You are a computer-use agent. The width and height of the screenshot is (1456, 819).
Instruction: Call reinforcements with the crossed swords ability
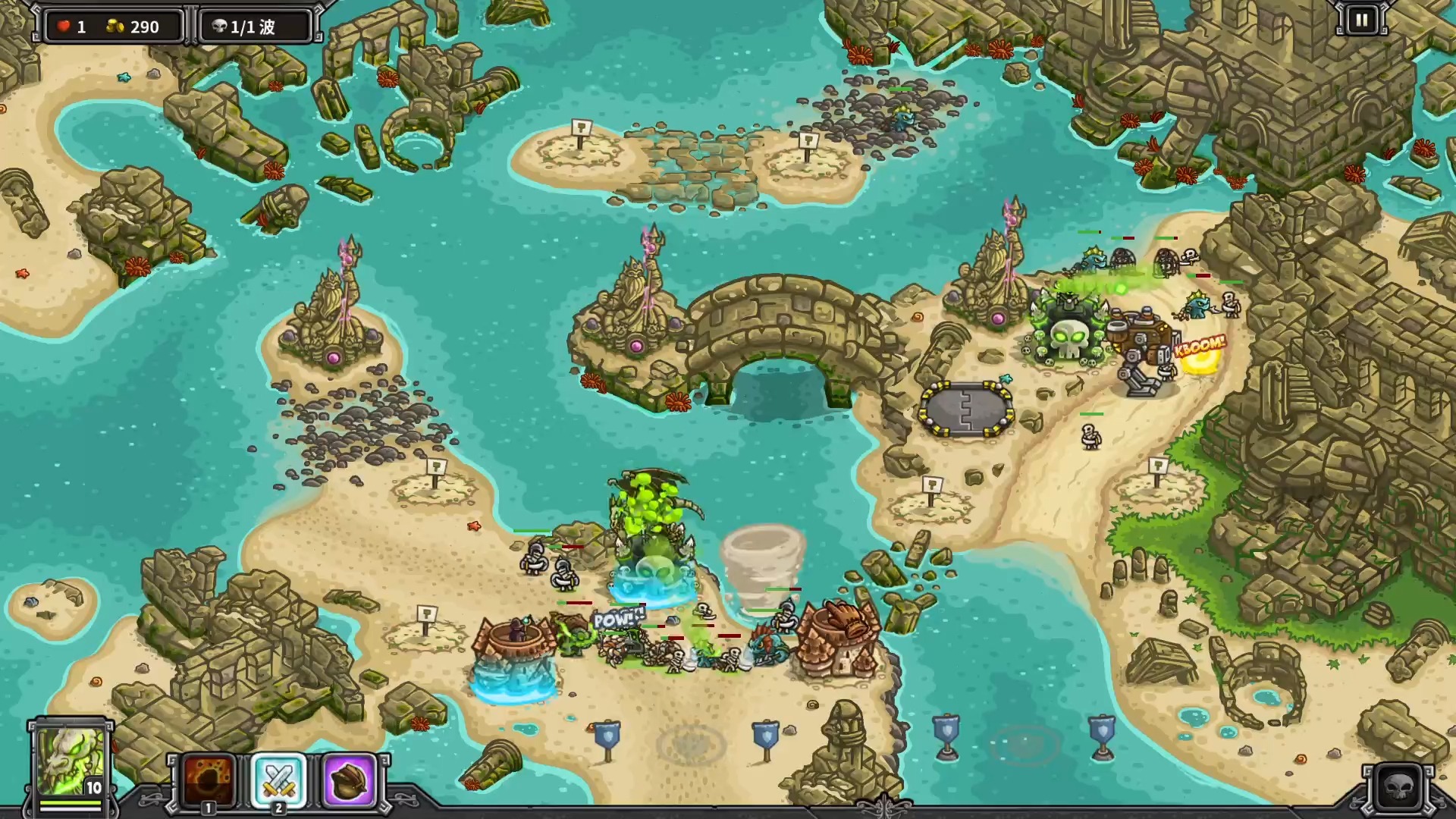click(278, 780)
